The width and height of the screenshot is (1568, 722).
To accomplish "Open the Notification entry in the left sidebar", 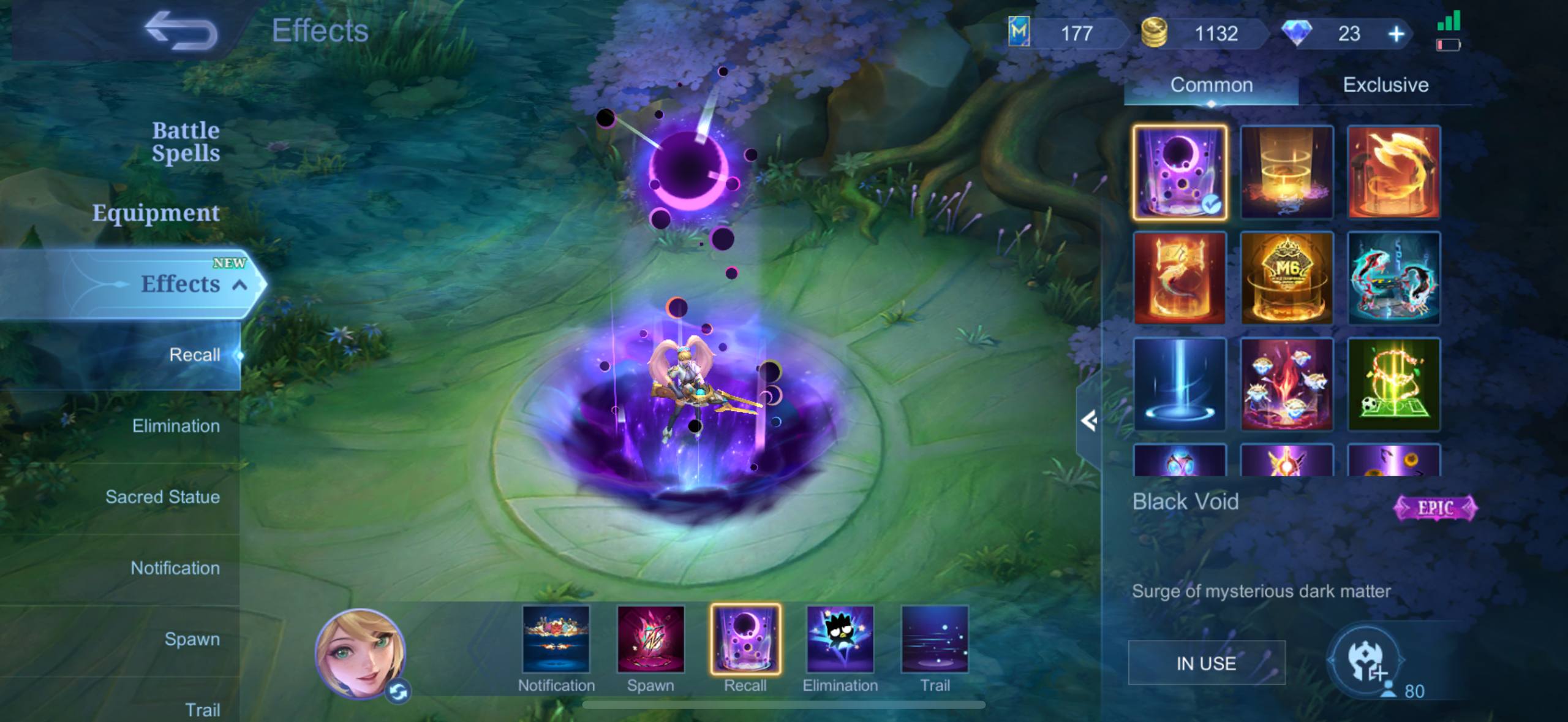I will (175, 568).
